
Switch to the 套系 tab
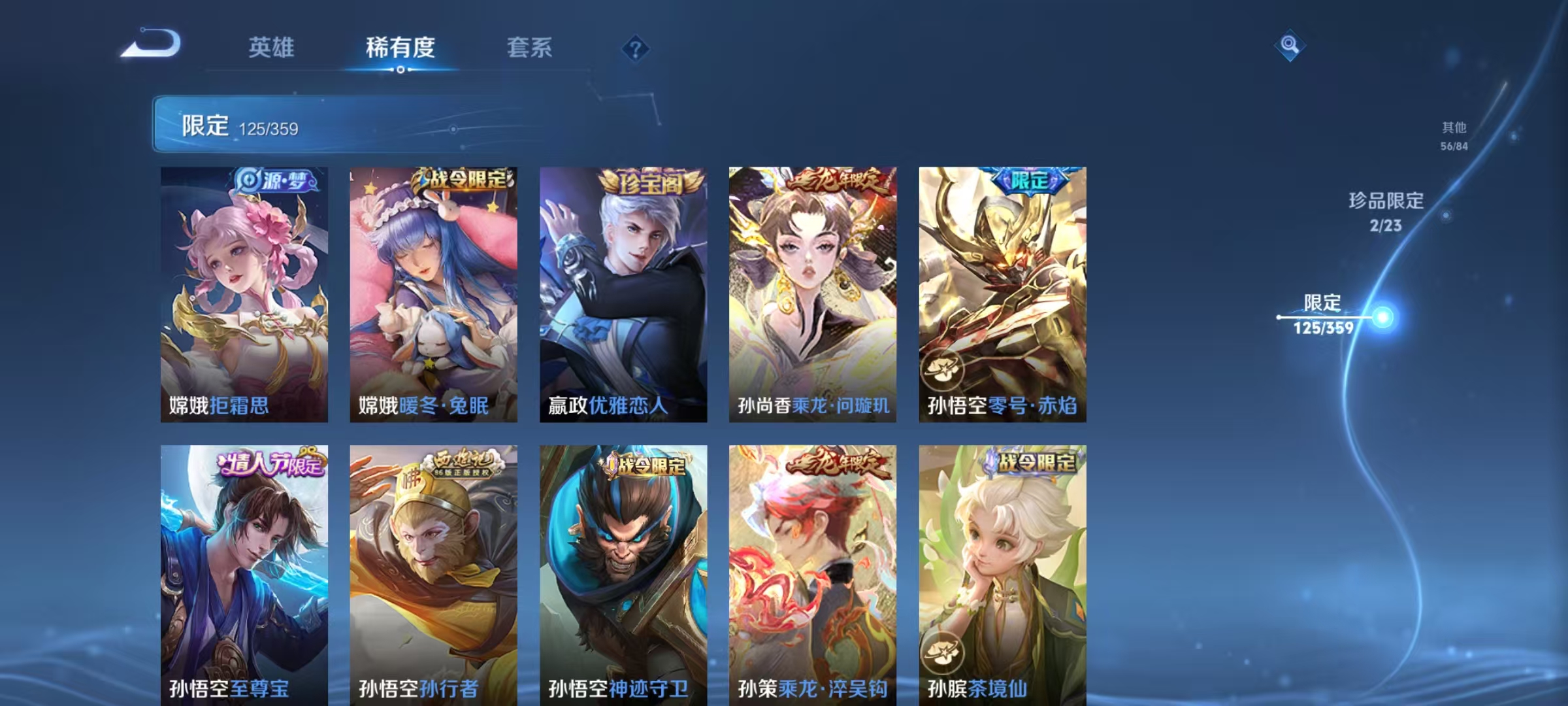tap(529, 48)
